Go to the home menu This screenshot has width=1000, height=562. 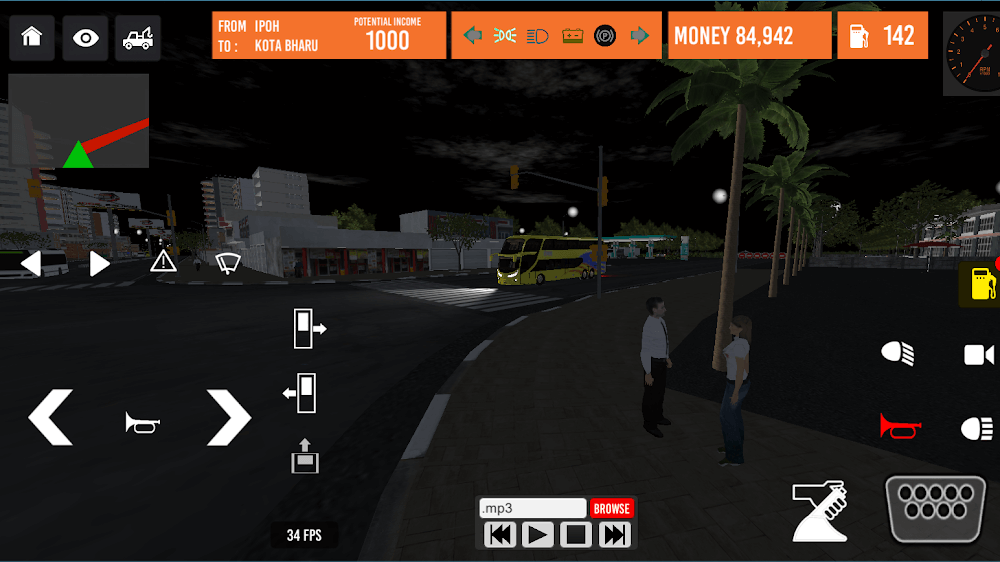[32, 38]
